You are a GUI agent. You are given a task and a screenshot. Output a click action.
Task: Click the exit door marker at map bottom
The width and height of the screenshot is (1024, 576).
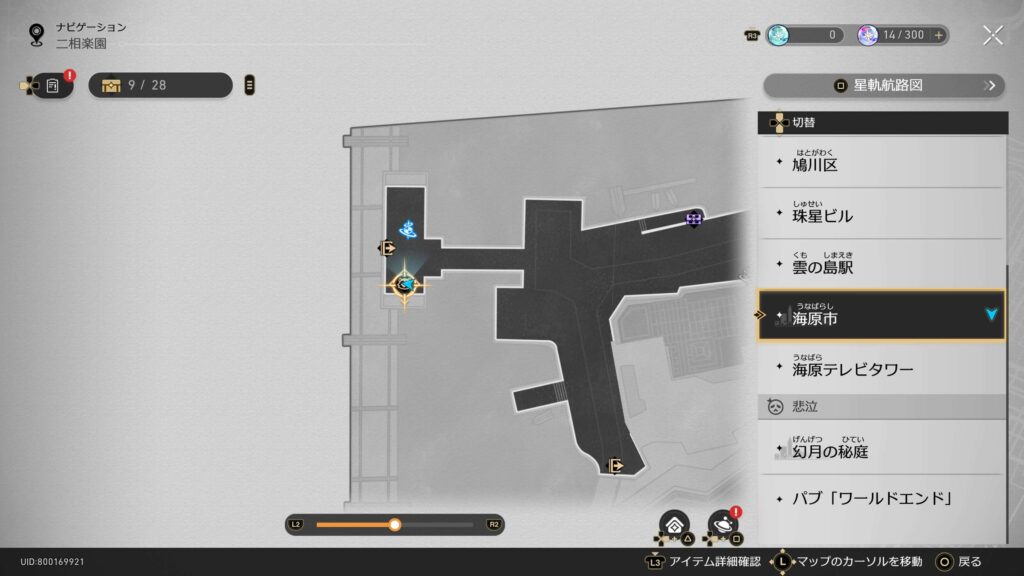(x=616, y=465)
